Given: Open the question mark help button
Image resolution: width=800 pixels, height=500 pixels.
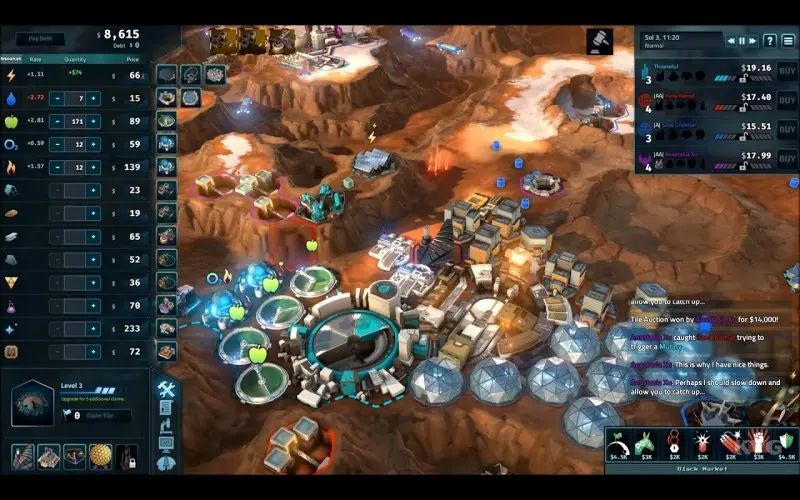Looking at the screenshot, I should click(770, 41).
